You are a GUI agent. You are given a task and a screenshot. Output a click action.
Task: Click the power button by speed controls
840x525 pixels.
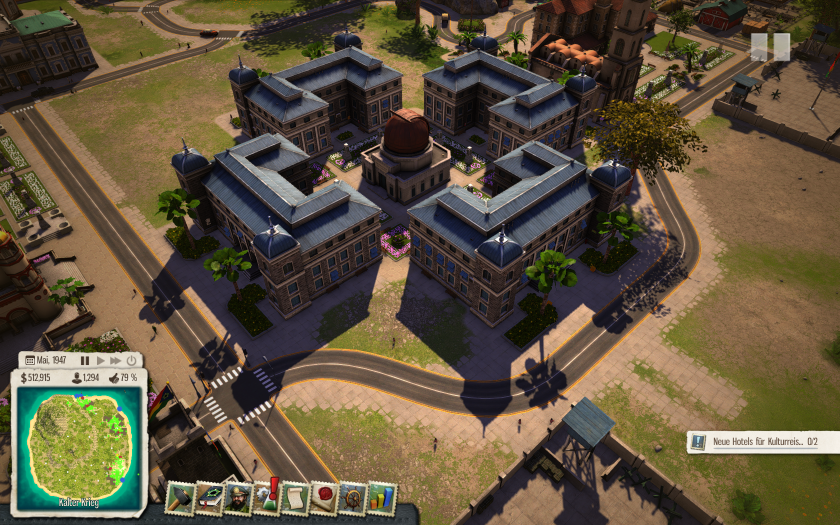point(132,360)
